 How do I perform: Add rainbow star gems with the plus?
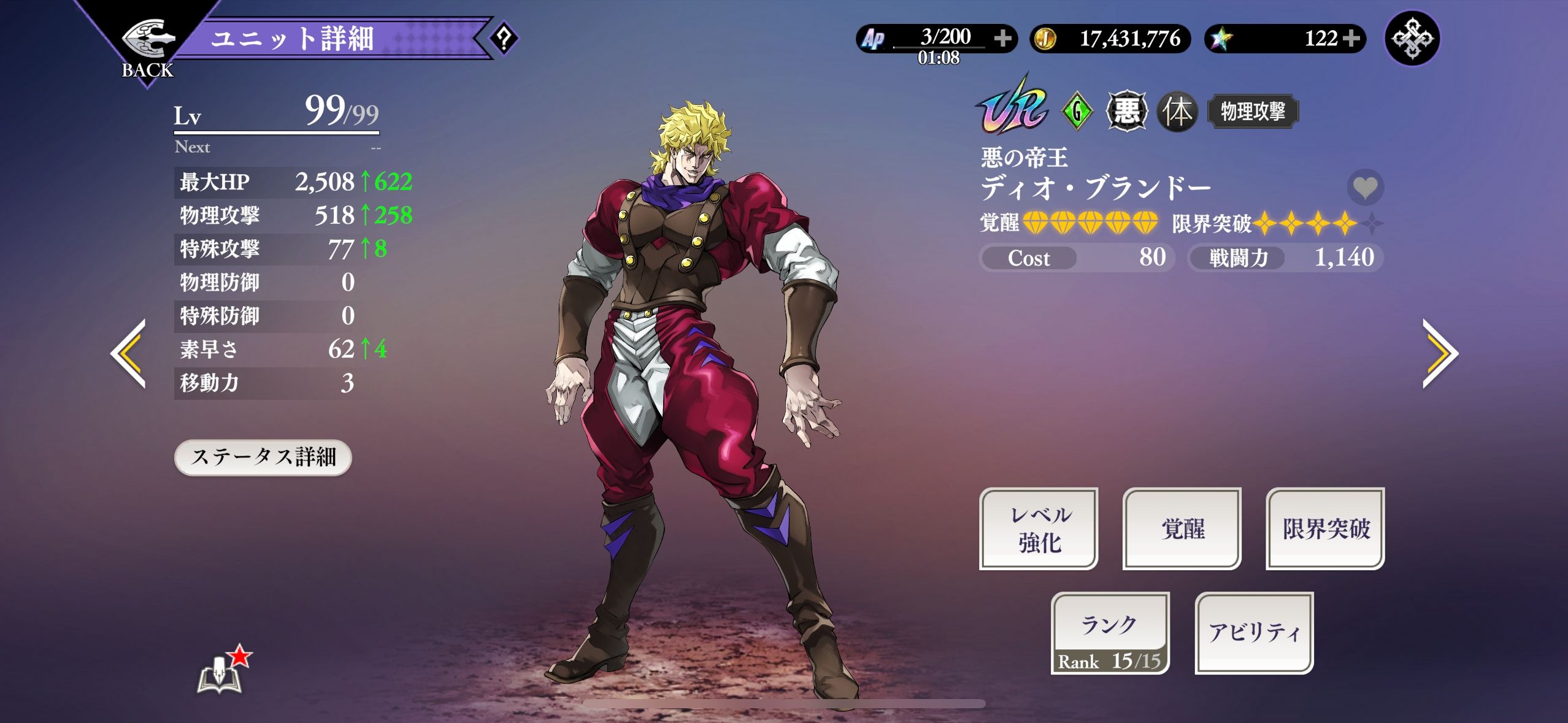click(x=1351, y=39)
